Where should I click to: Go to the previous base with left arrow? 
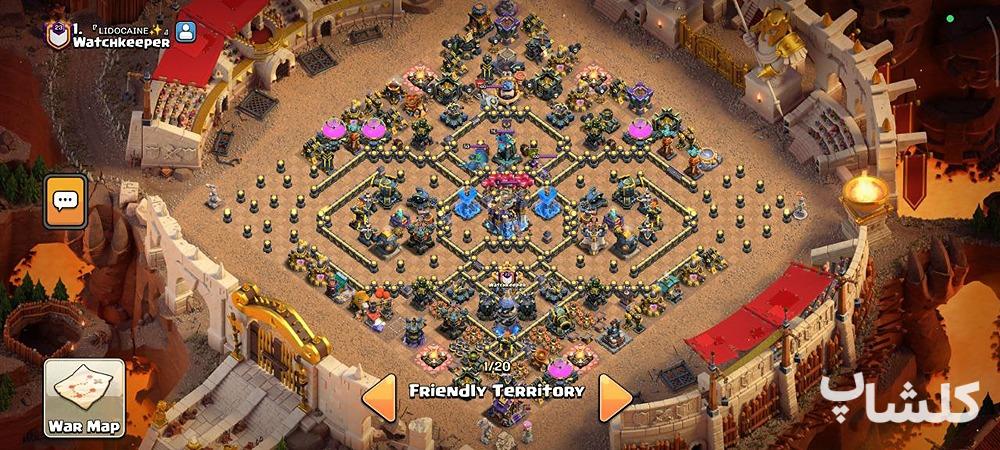378,399
